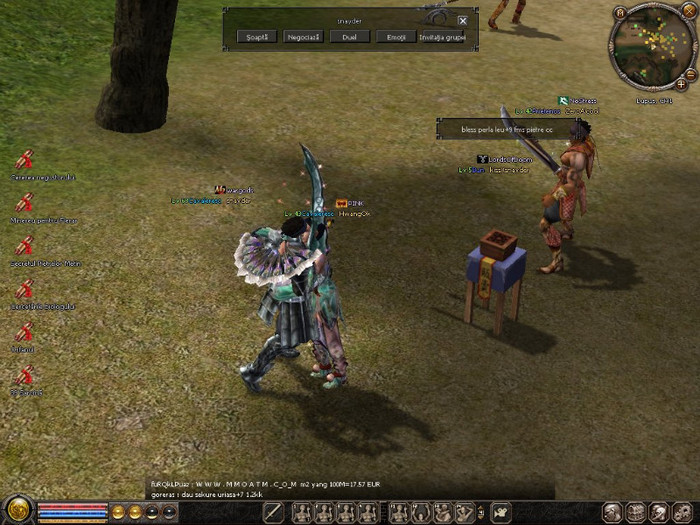This screenshot has width=700, height=525.
Task: Zoom in using the minimap plus button
Action: [x=682, y=85]
